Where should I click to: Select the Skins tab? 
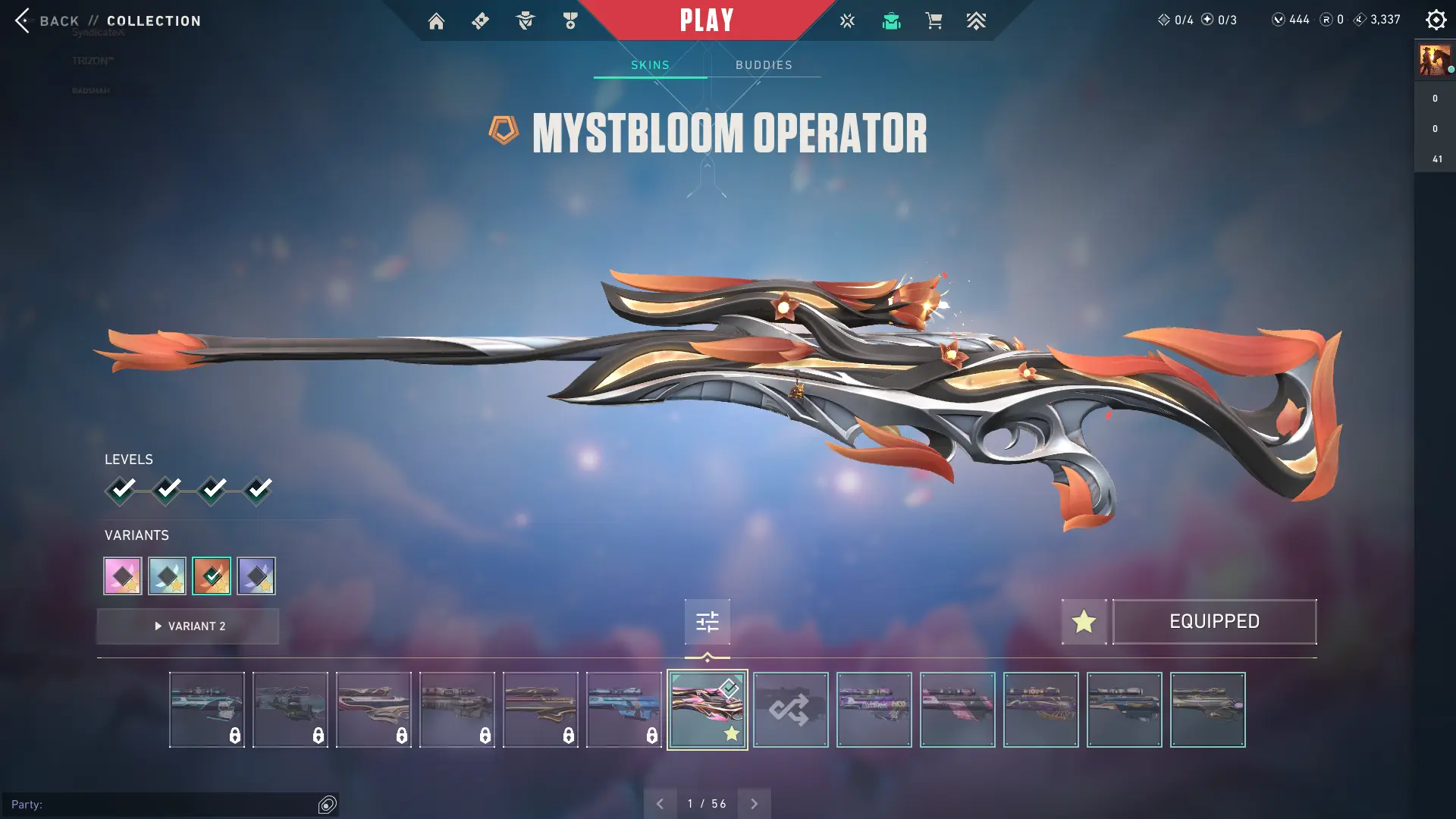point(650,65)
